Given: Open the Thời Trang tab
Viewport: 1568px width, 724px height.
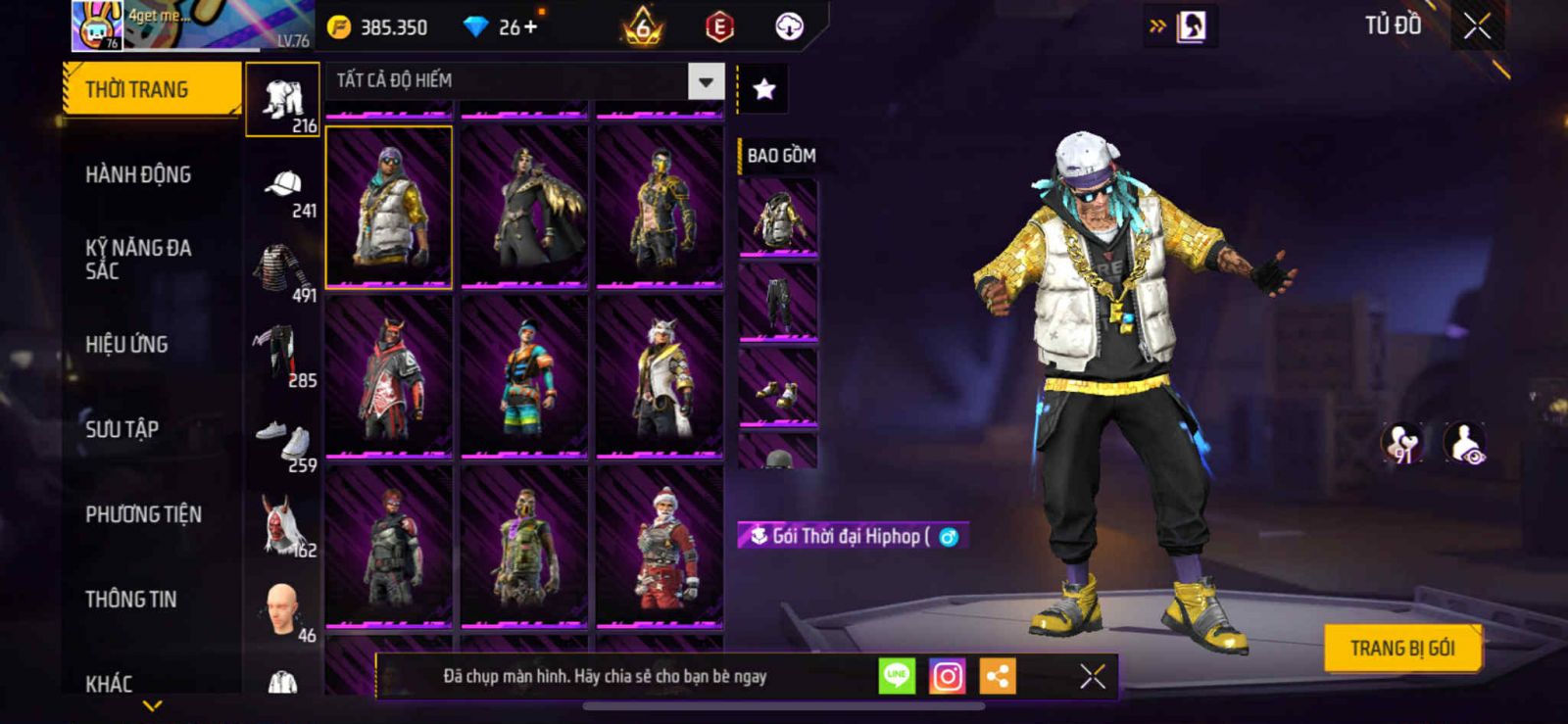Looking at the screenshot, I should click(151, 90).
